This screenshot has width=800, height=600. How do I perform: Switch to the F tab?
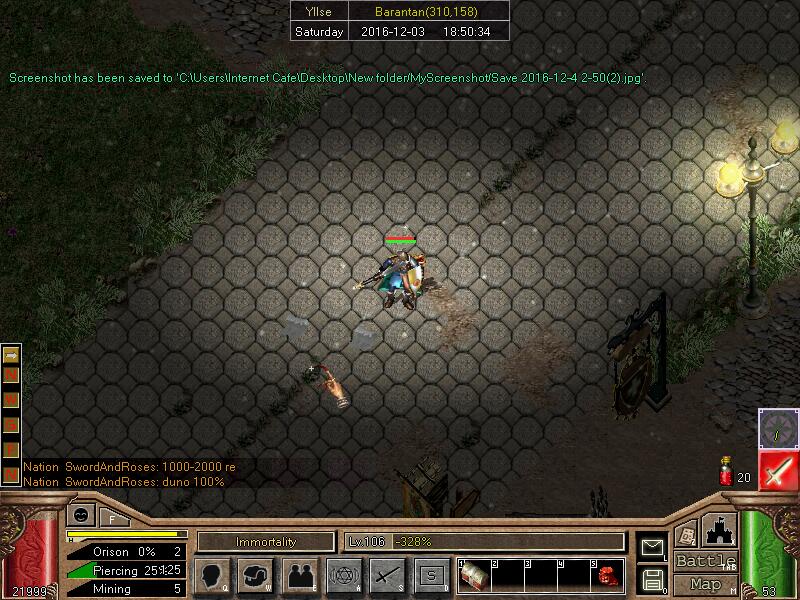coord(112,519)
